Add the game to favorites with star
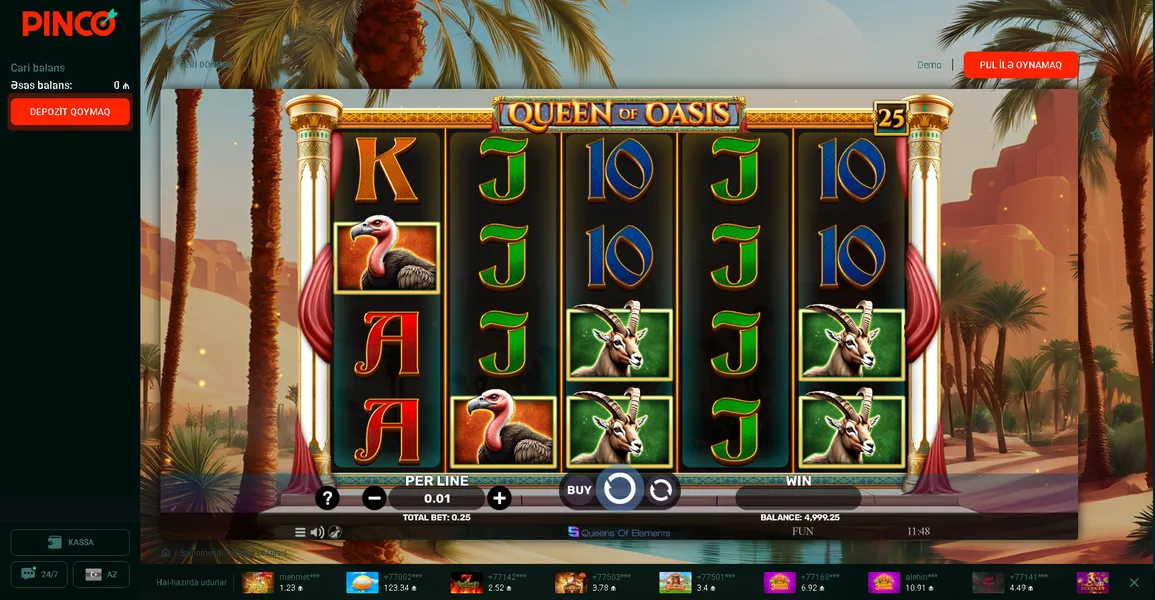This screenshot has width=1155, height=600. click(x=1096, y=134)
